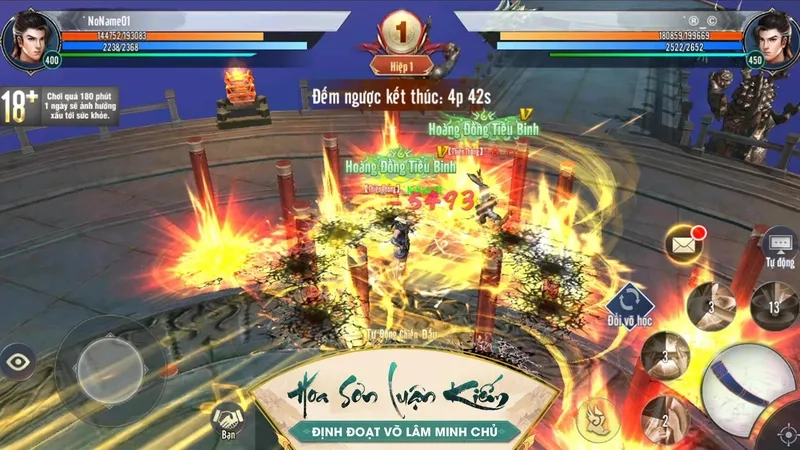
Task: Toggle the Tự động auto-battle button
Action: (779, 246)
